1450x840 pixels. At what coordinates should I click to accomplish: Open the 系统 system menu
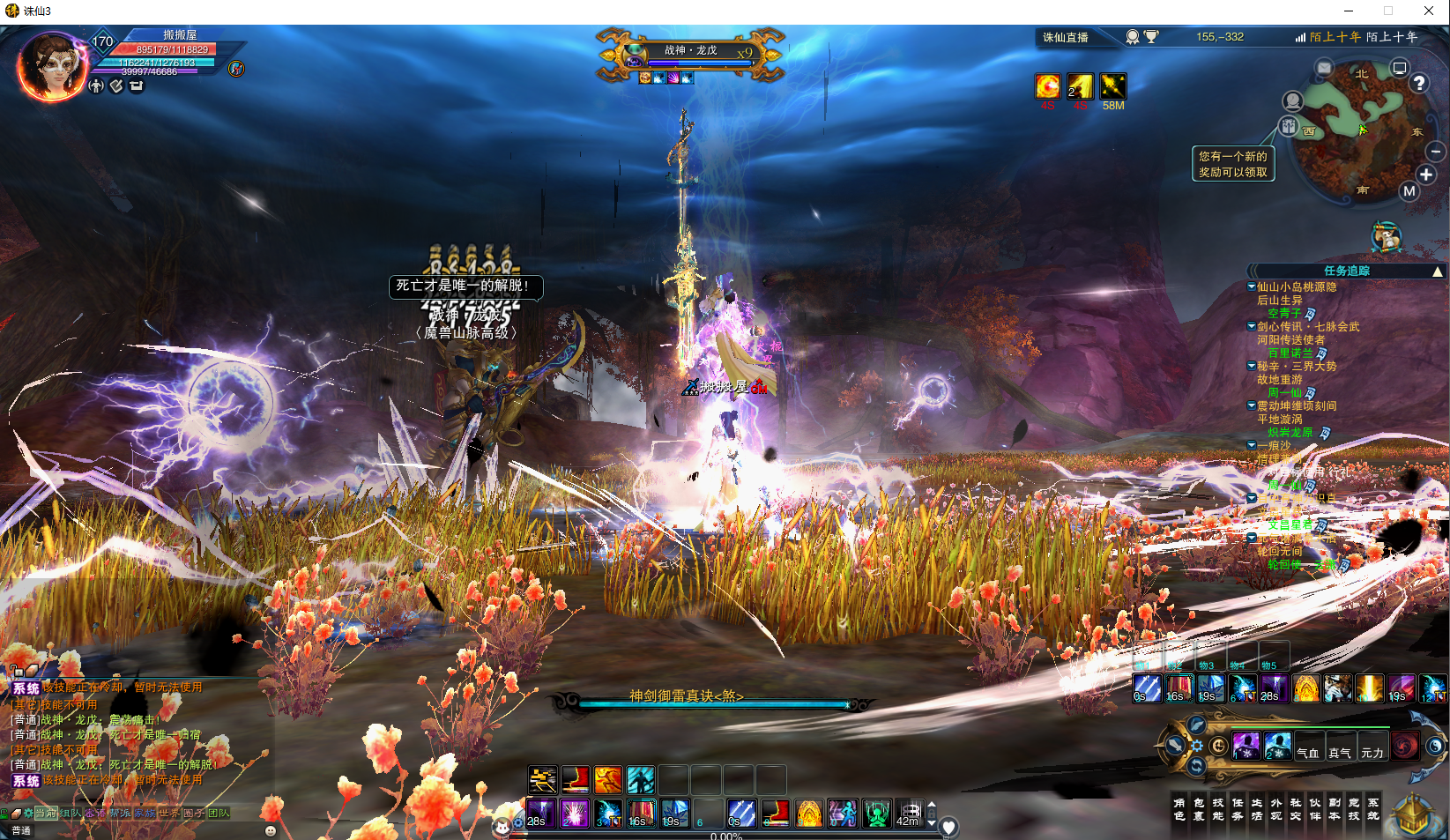click(1373, 809)
